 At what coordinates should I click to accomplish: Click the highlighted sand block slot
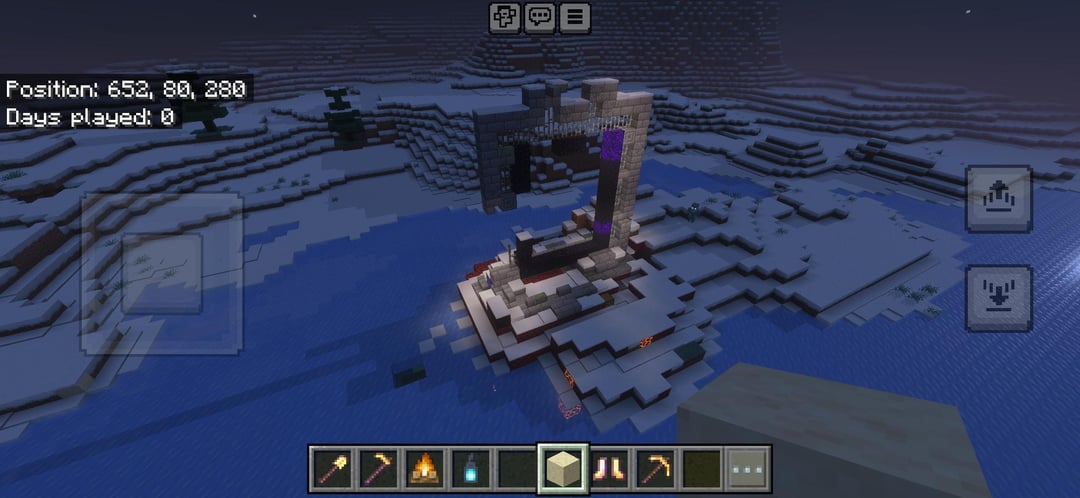[x=562, y=467]
